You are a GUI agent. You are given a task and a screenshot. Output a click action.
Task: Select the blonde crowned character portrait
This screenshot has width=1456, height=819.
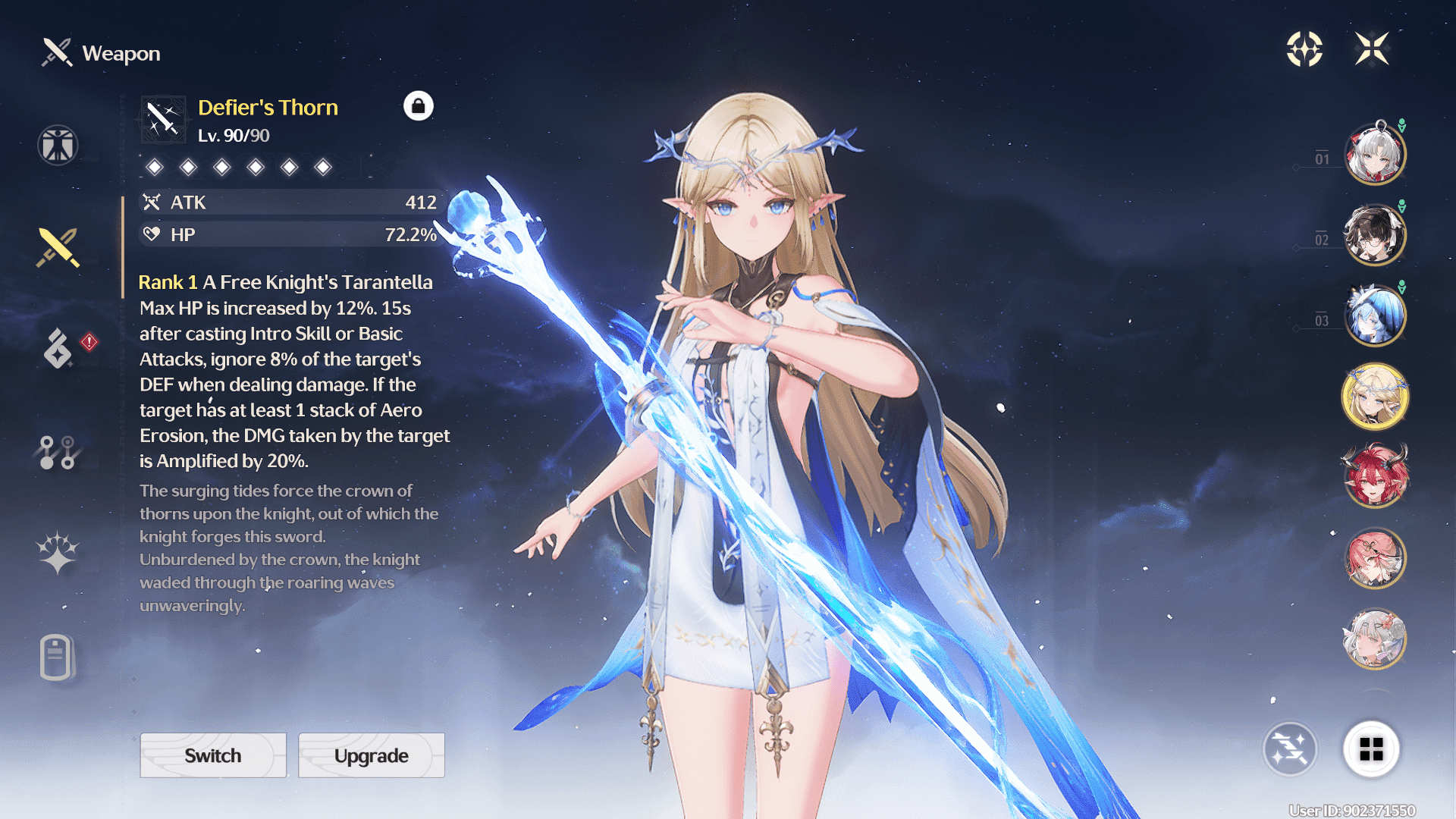tap(1375, 397)
